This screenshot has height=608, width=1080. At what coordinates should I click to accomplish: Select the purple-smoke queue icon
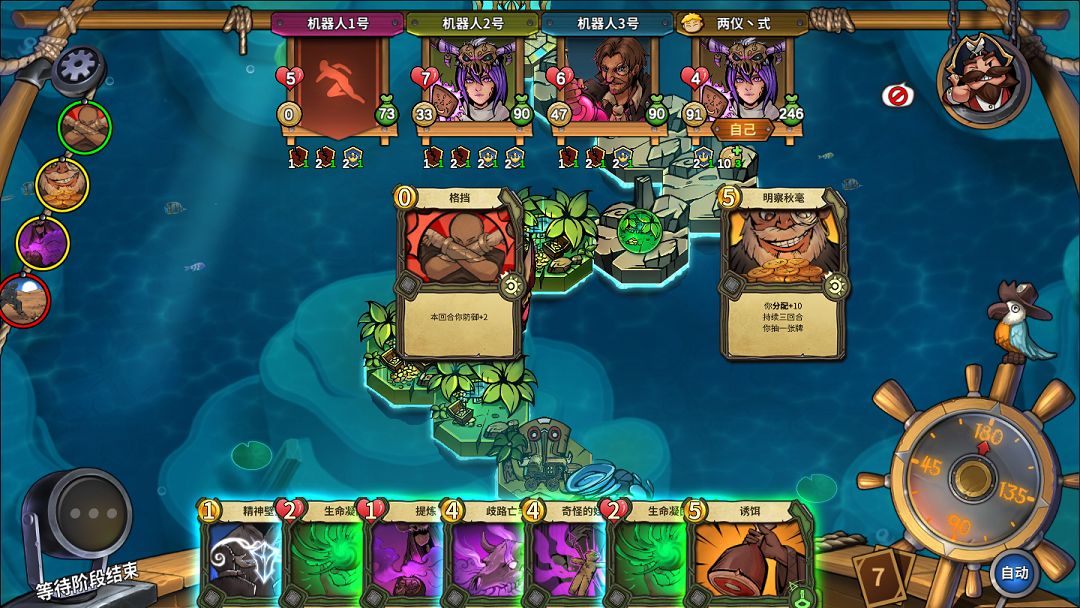click(42, 243)
